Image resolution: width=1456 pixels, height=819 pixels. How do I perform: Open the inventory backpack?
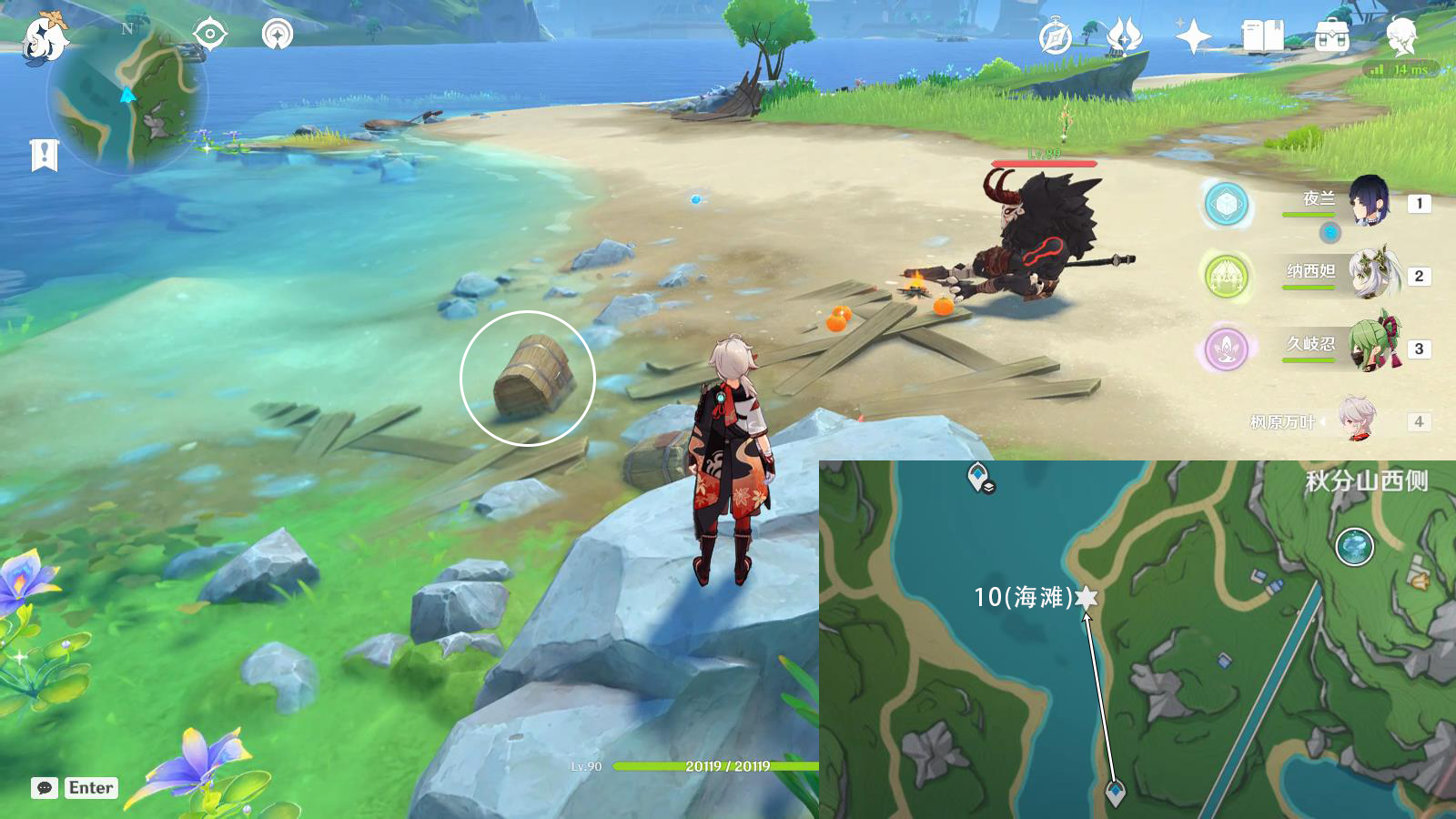point(1331,37)
